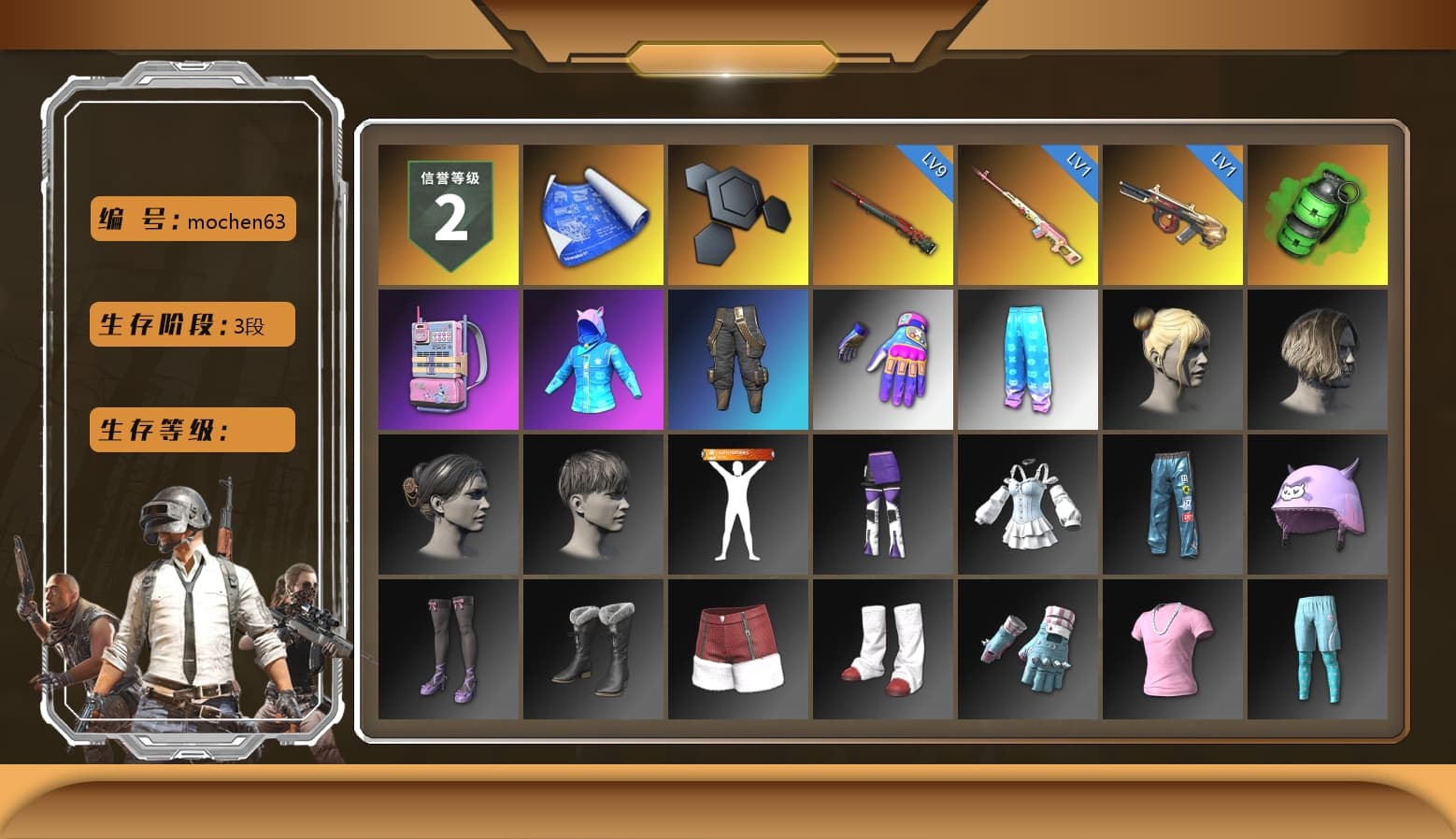The height and width of the screenshot is (839, 1456).
Task: Open the LV9 red sniper rifle skin
Action: [x=883, y=212]
